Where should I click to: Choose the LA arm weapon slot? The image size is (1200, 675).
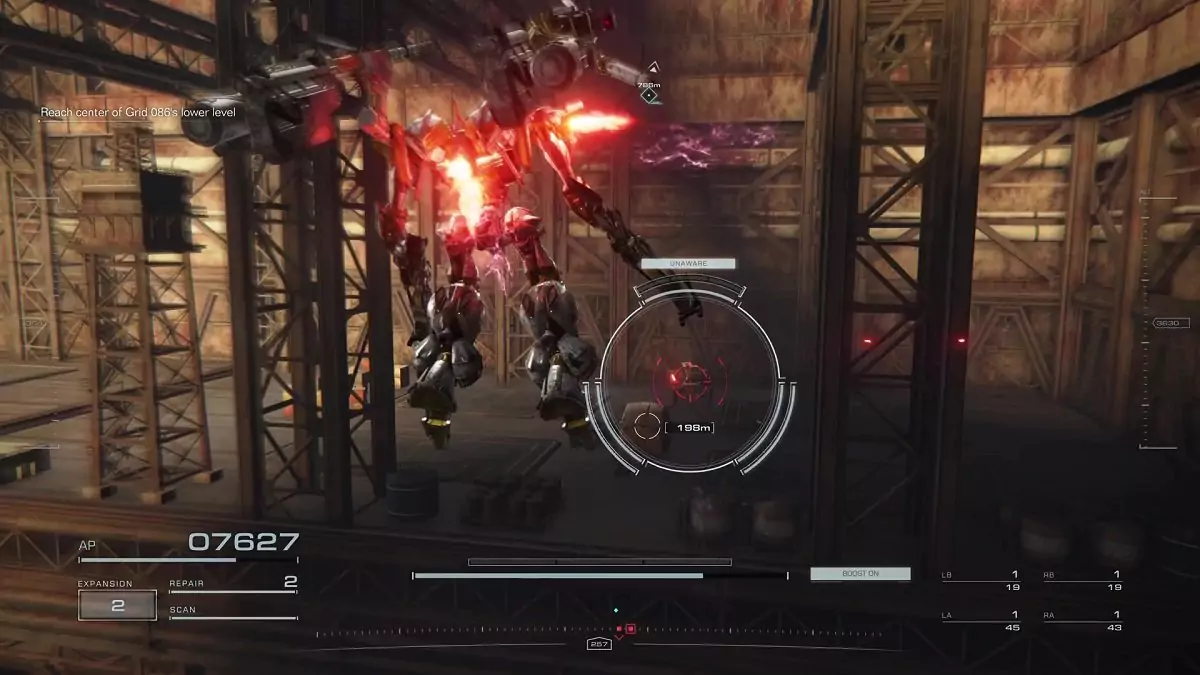(x=981, y=621)
